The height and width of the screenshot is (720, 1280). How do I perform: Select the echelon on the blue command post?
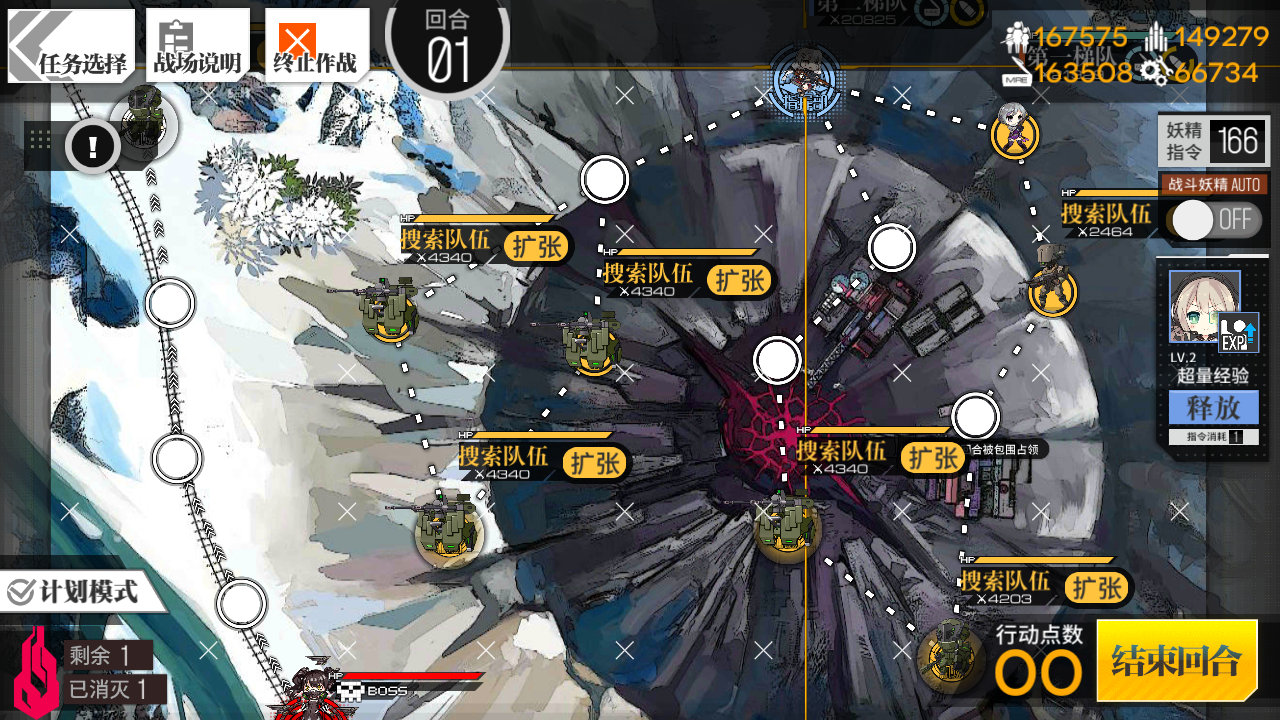805,78
